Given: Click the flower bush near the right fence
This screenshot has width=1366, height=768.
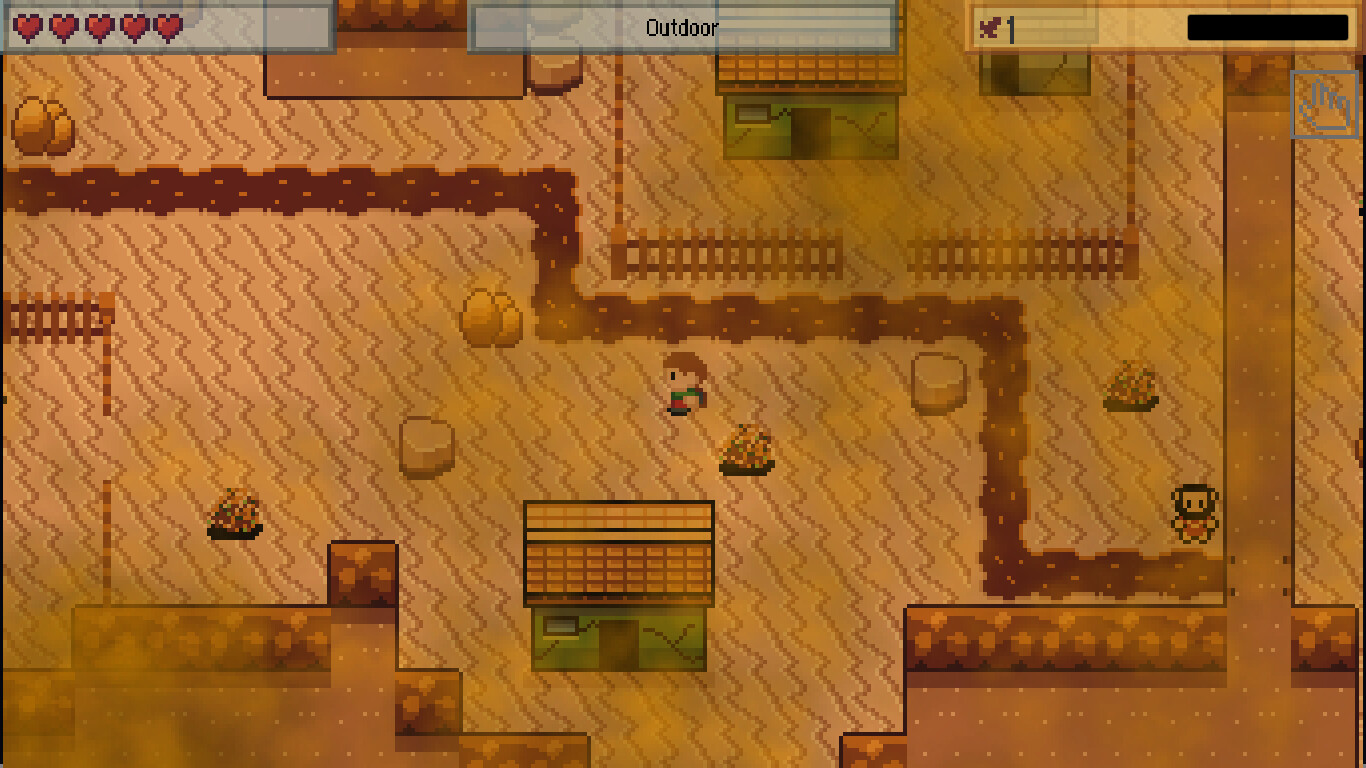Looking at the screenshot, I should pyautogui.click(x=1133, y=388).
